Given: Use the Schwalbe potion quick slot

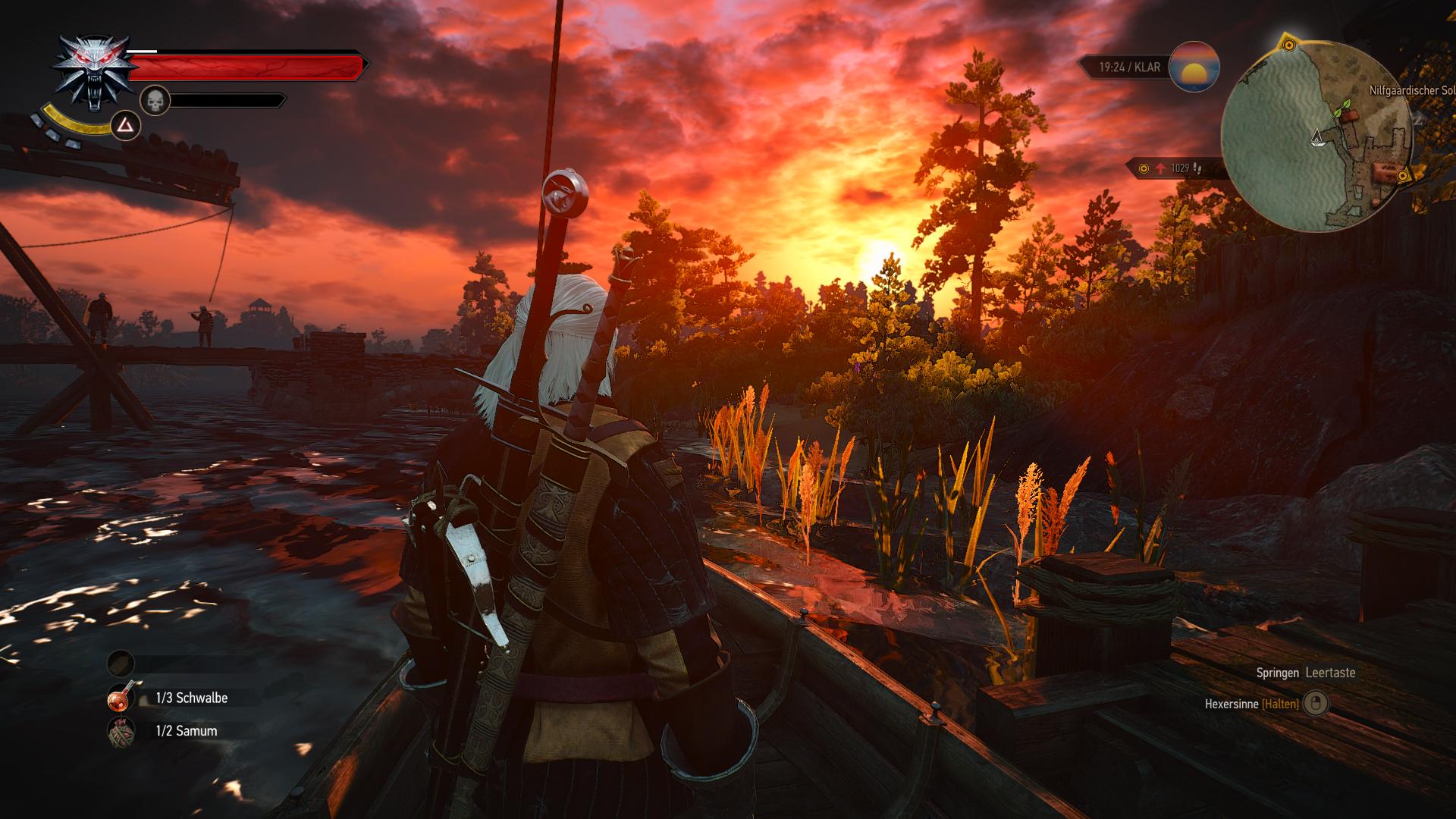Looking at the screenshot, I should [121, 698].
